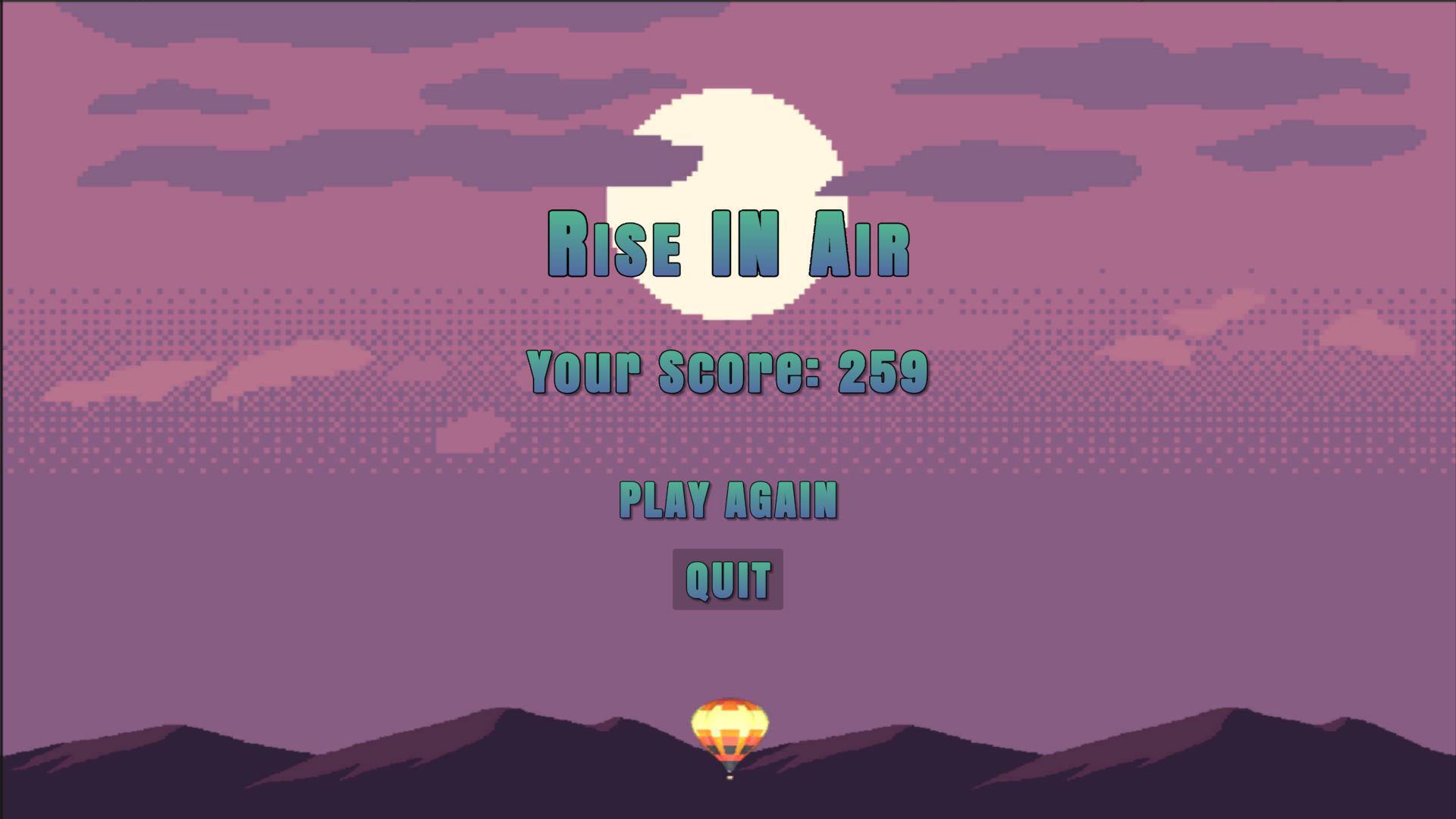Click the highlighted QUIT button background
The image size is (1456, 819).
click(x=727, y=579)
